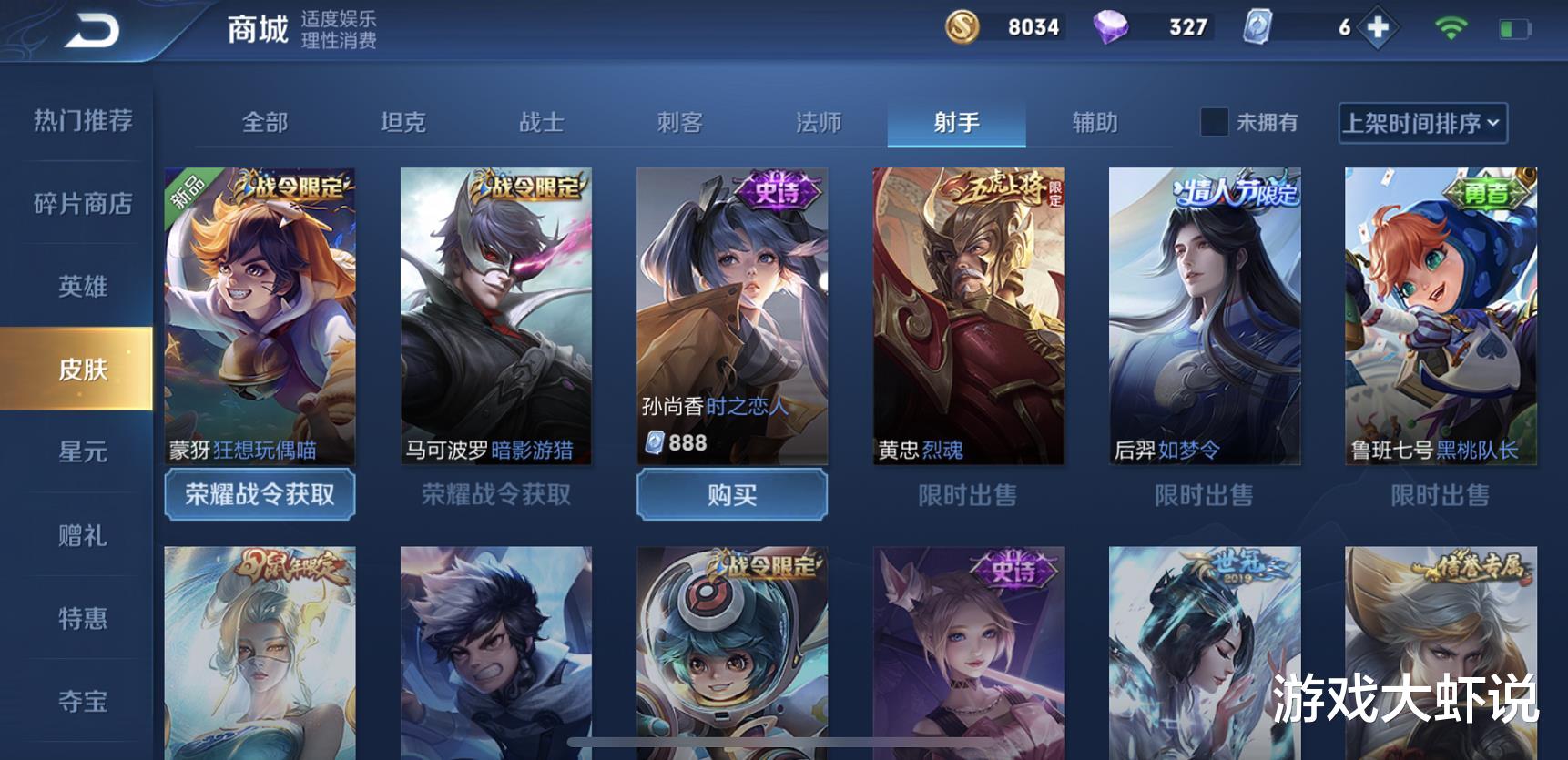
Task: Click the blue voucher currency icon
Action: (x=1259, y=27)
